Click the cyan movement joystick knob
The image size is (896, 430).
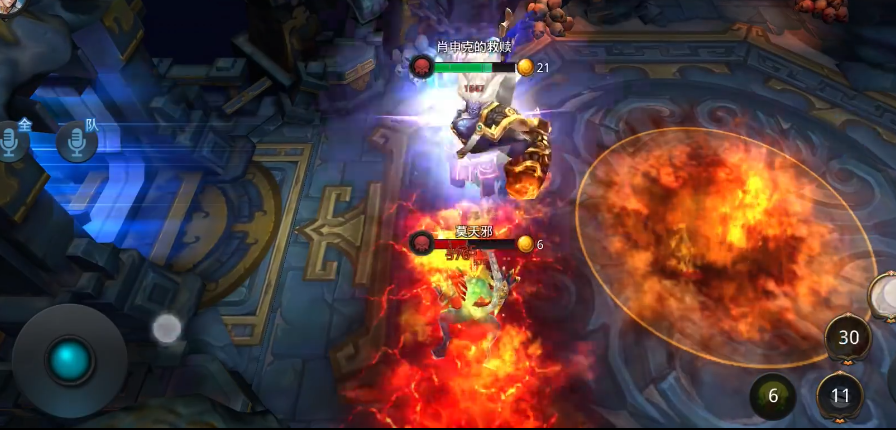click(70, 361)
